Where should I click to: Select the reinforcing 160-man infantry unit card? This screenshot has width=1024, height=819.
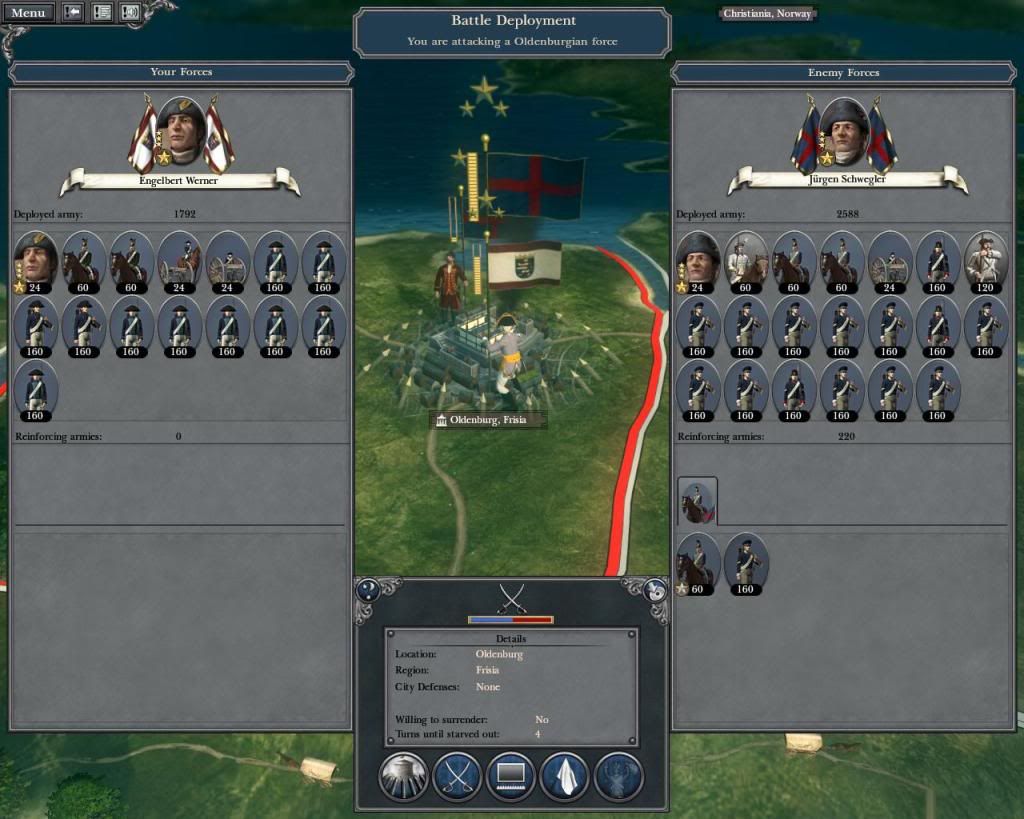[745, 563]
